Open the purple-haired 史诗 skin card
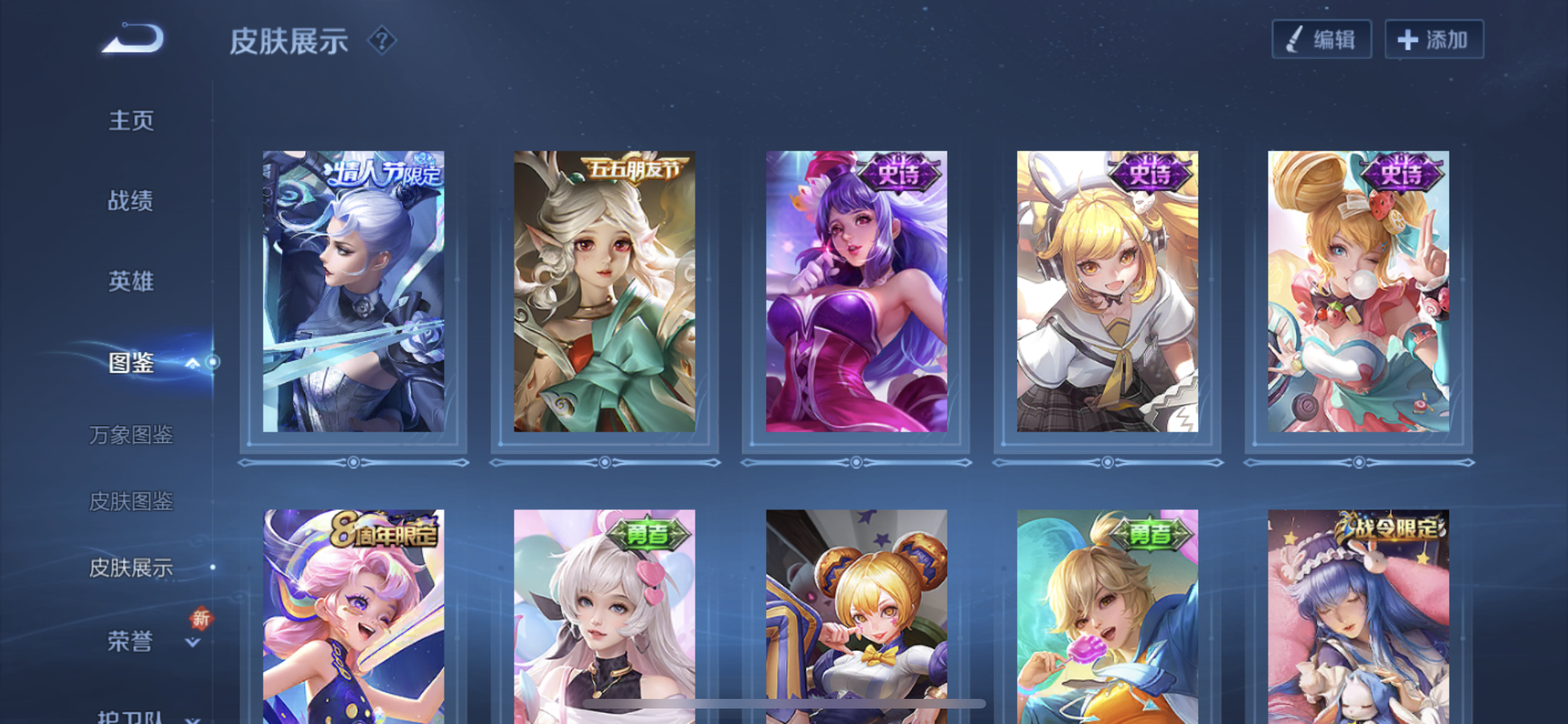Viewport: 1568px width, 724px height. pos(856,292)
